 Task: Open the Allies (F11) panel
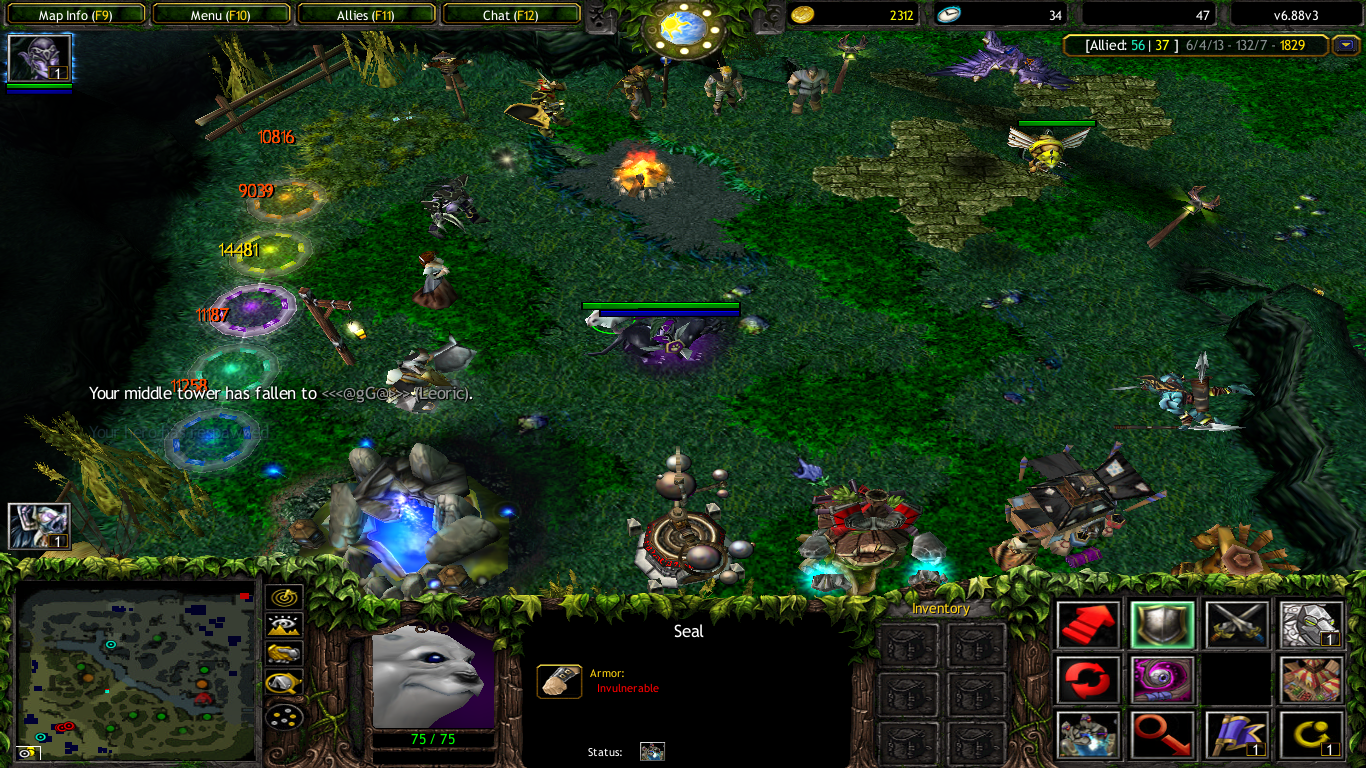[366, 15]
